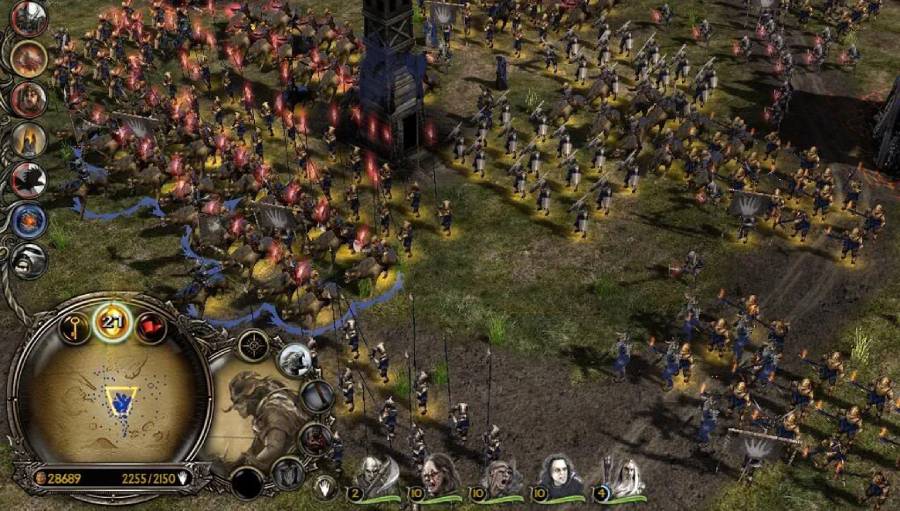Select the Gríma Wormtongue hero portrait
Image resolution: width=900 pixels, height=511 pixels.
(x=560, y=475)
